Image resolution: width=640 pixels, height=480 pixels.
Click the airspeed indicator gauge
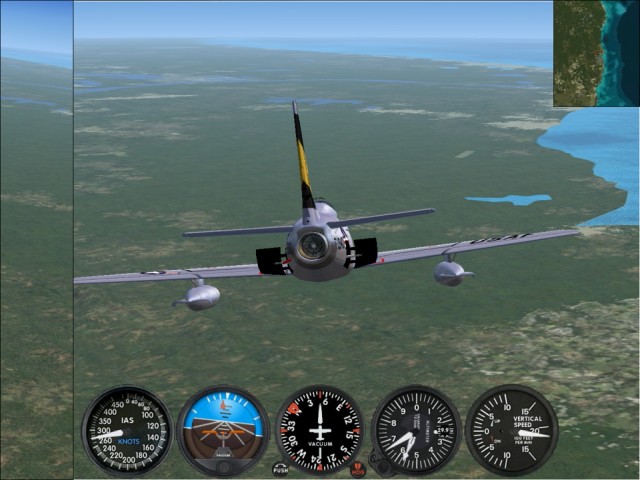pos(127,430)
